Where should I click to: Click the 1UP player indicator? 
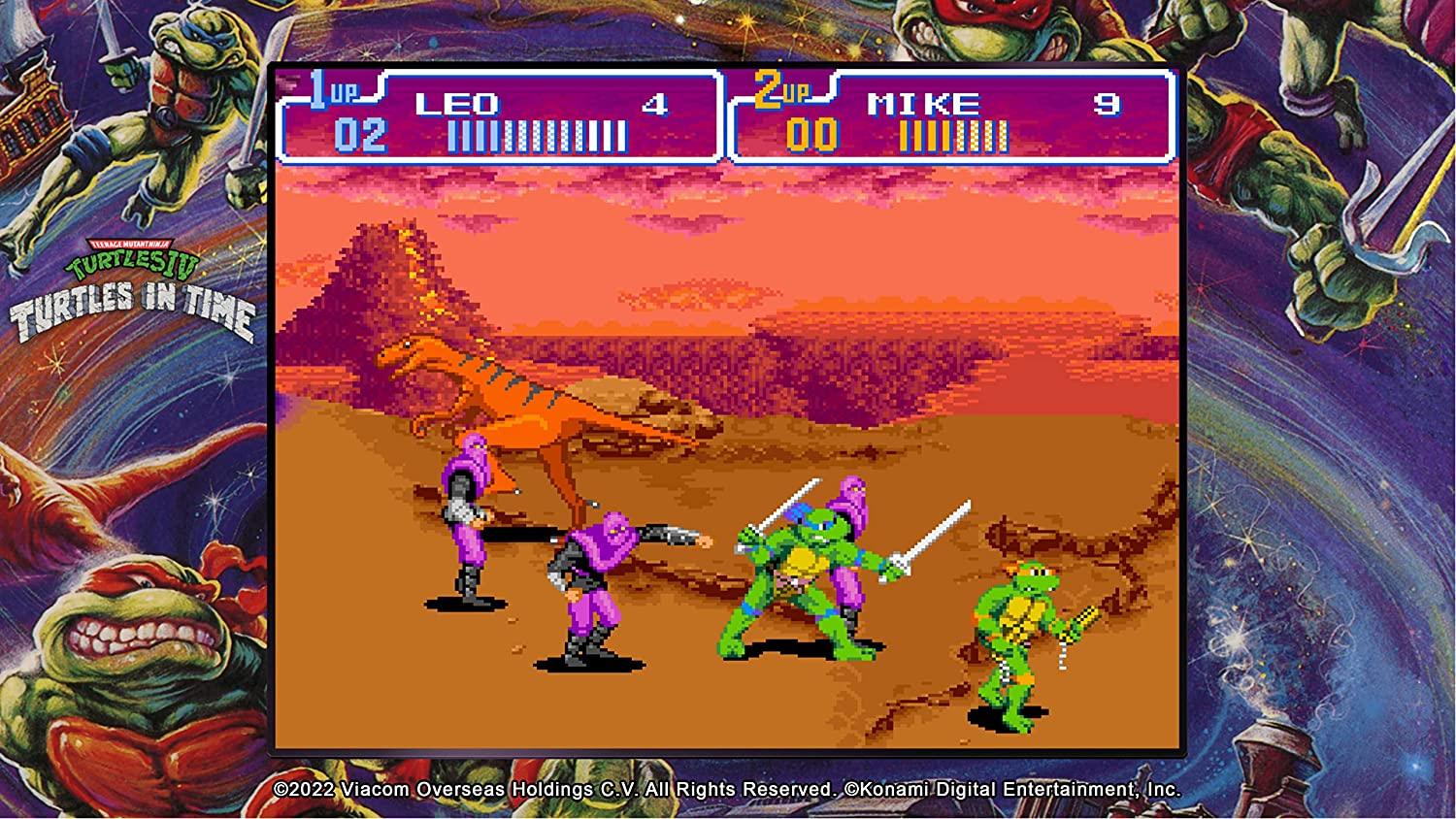click(335, 87)
